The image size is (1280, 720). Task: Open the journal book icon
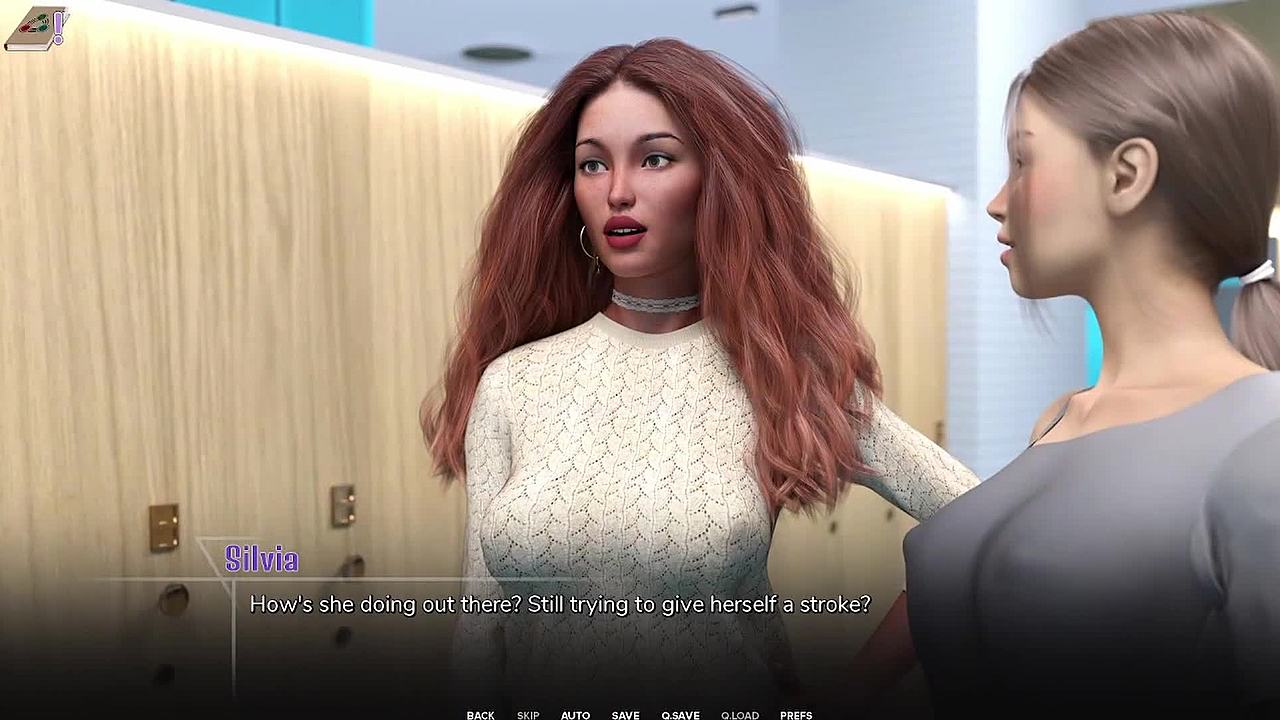coord(35,29)
